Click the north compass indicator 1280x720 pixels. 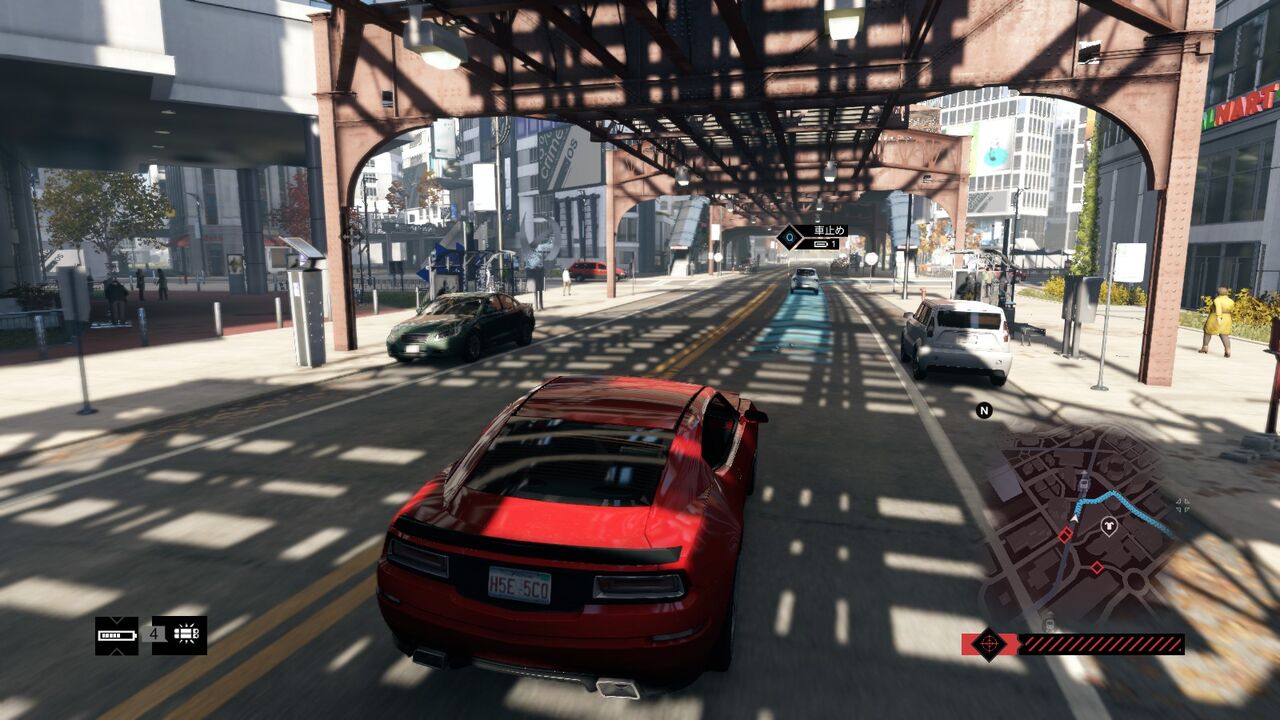coord(984,410)
